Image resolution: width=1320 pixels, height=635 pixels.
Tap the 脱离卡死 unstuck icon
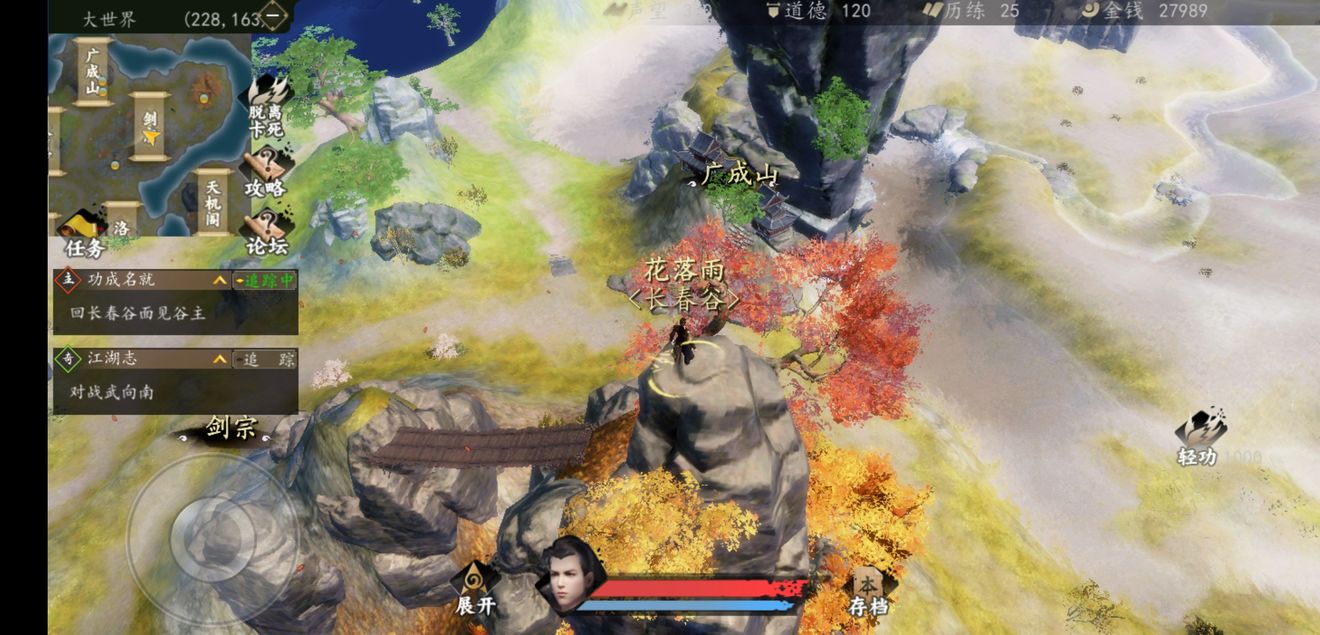point(266,107)
